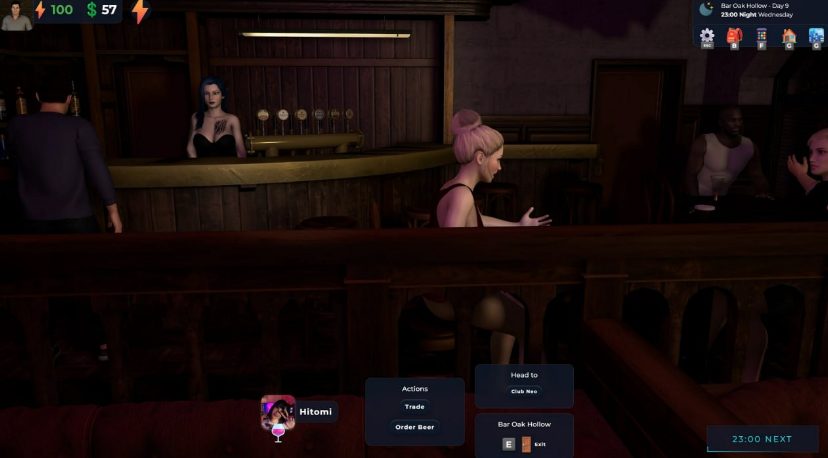Order a beer at the bar
This screenshot has width=828, height=458.
(414, 427)
